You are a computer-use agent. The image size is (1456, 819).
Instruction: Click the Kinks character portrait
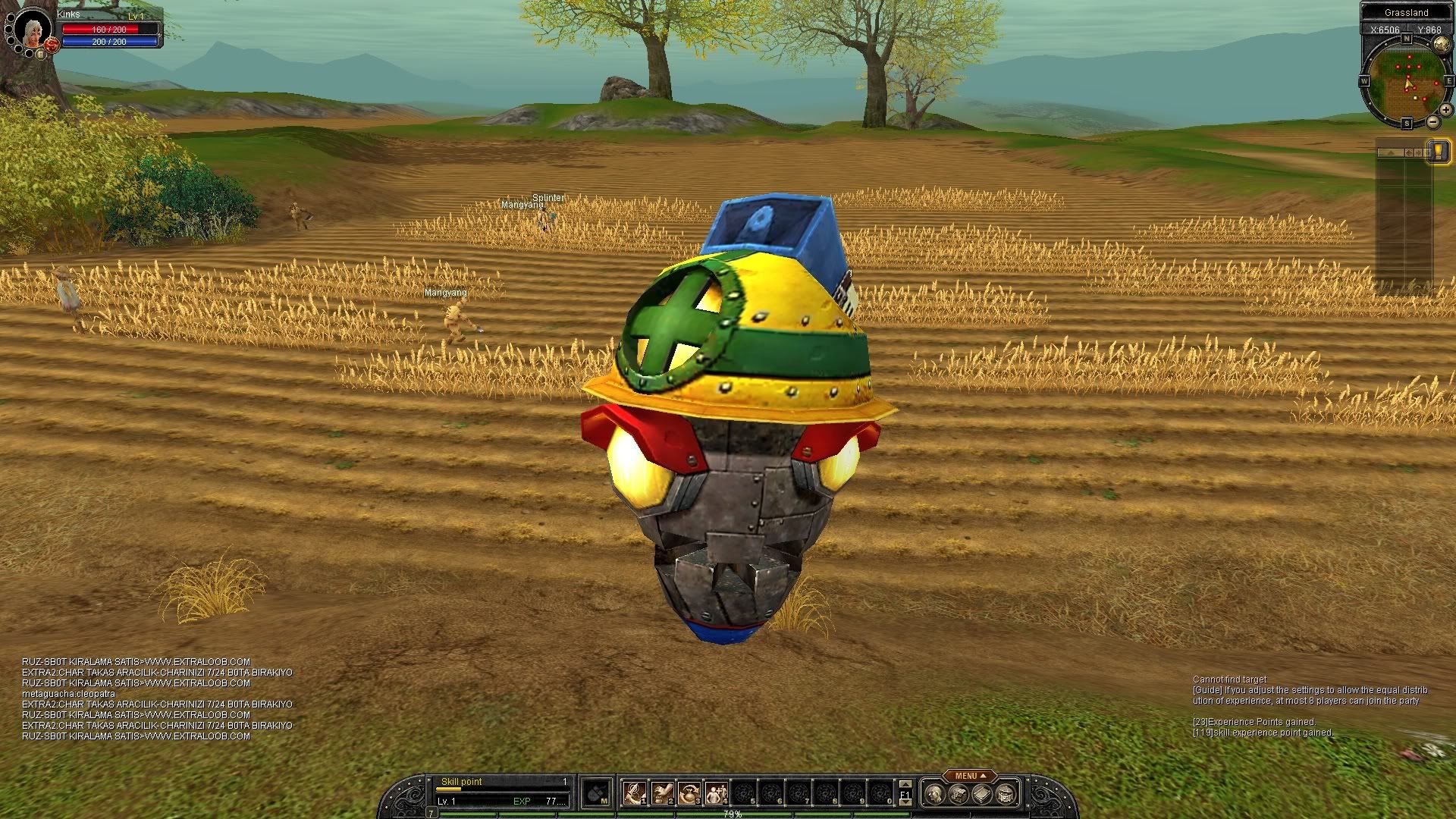coord(31,30)
